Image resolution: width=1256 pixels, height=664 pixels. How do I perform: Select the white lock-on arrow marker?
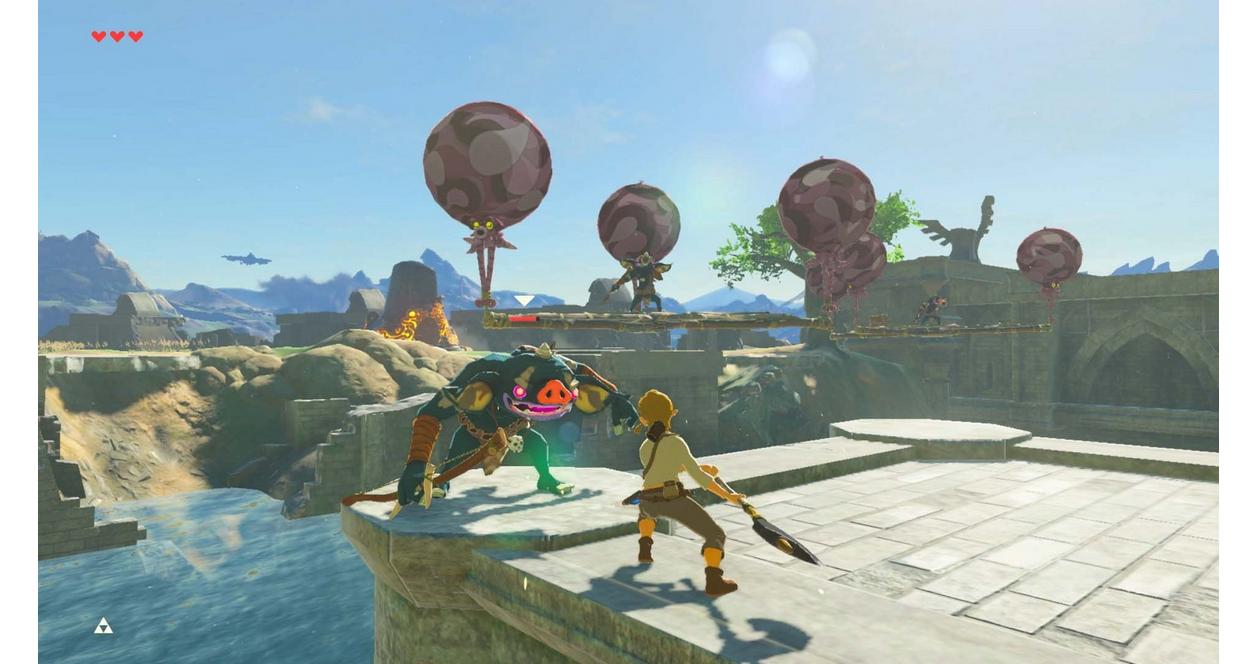point(524,301)
